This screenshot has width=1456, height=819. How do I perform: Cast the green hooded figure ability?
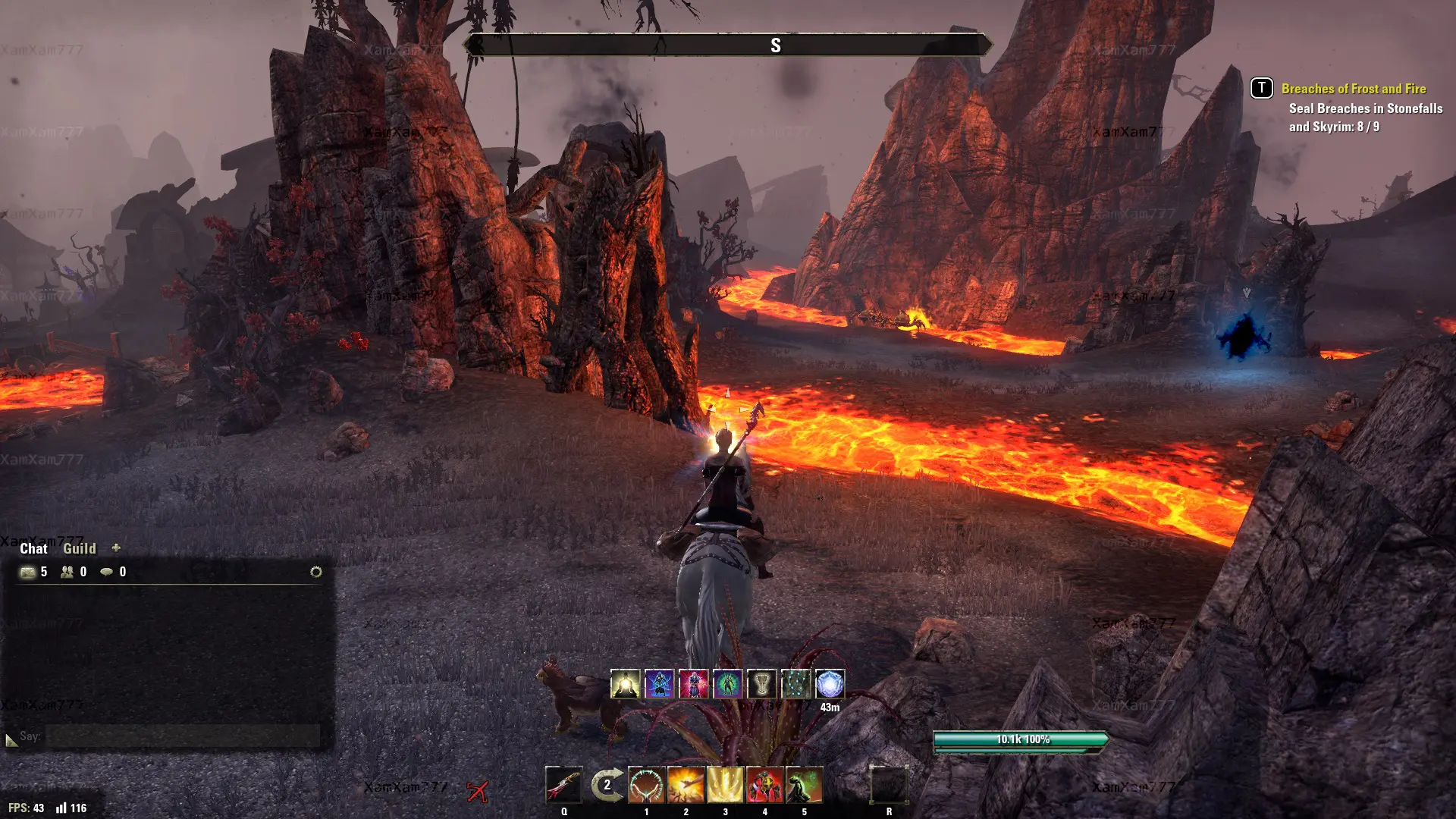tap(804, 785)
